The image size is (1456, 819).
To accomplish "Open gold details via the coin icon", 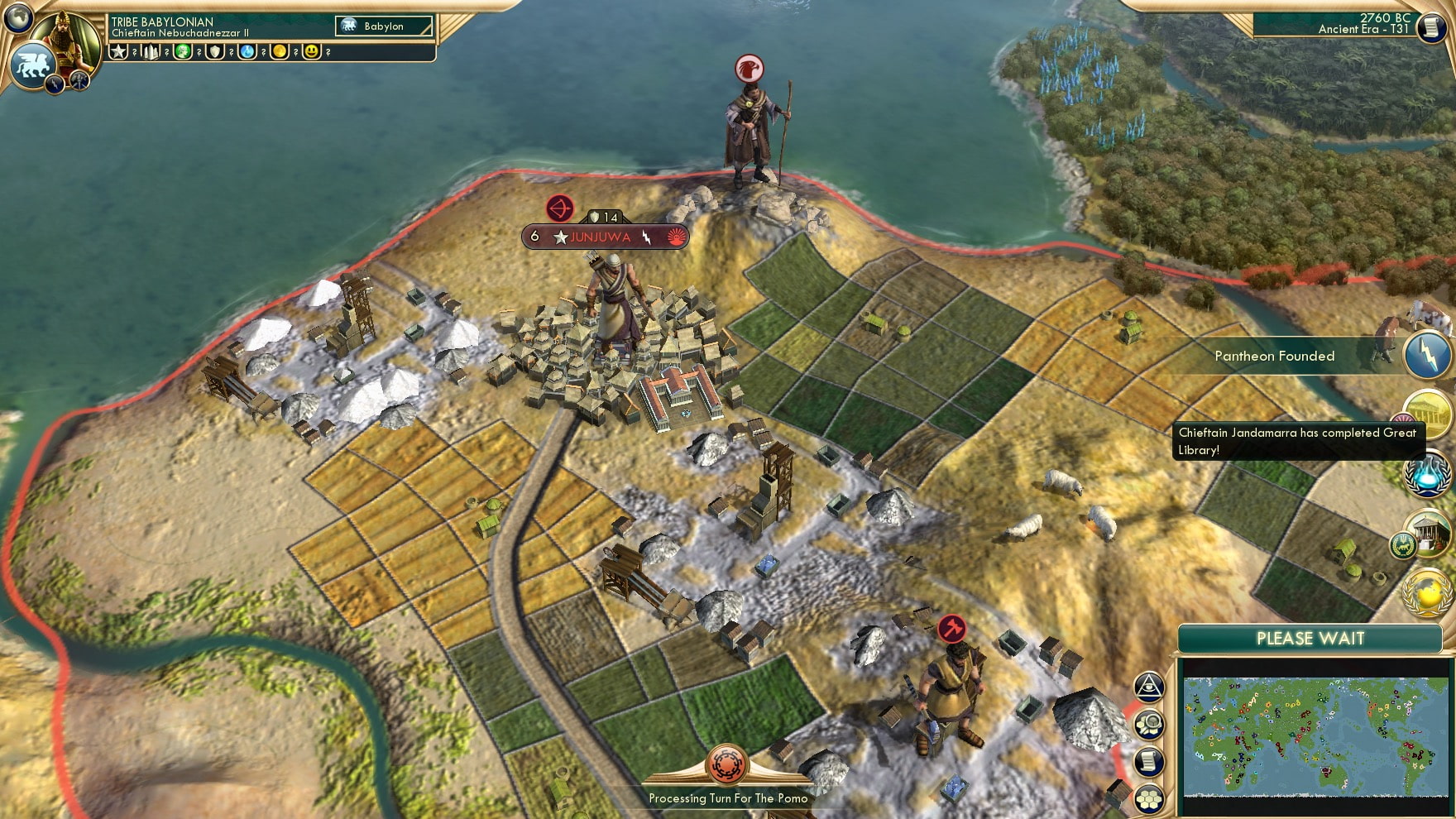I will [279, 52].
